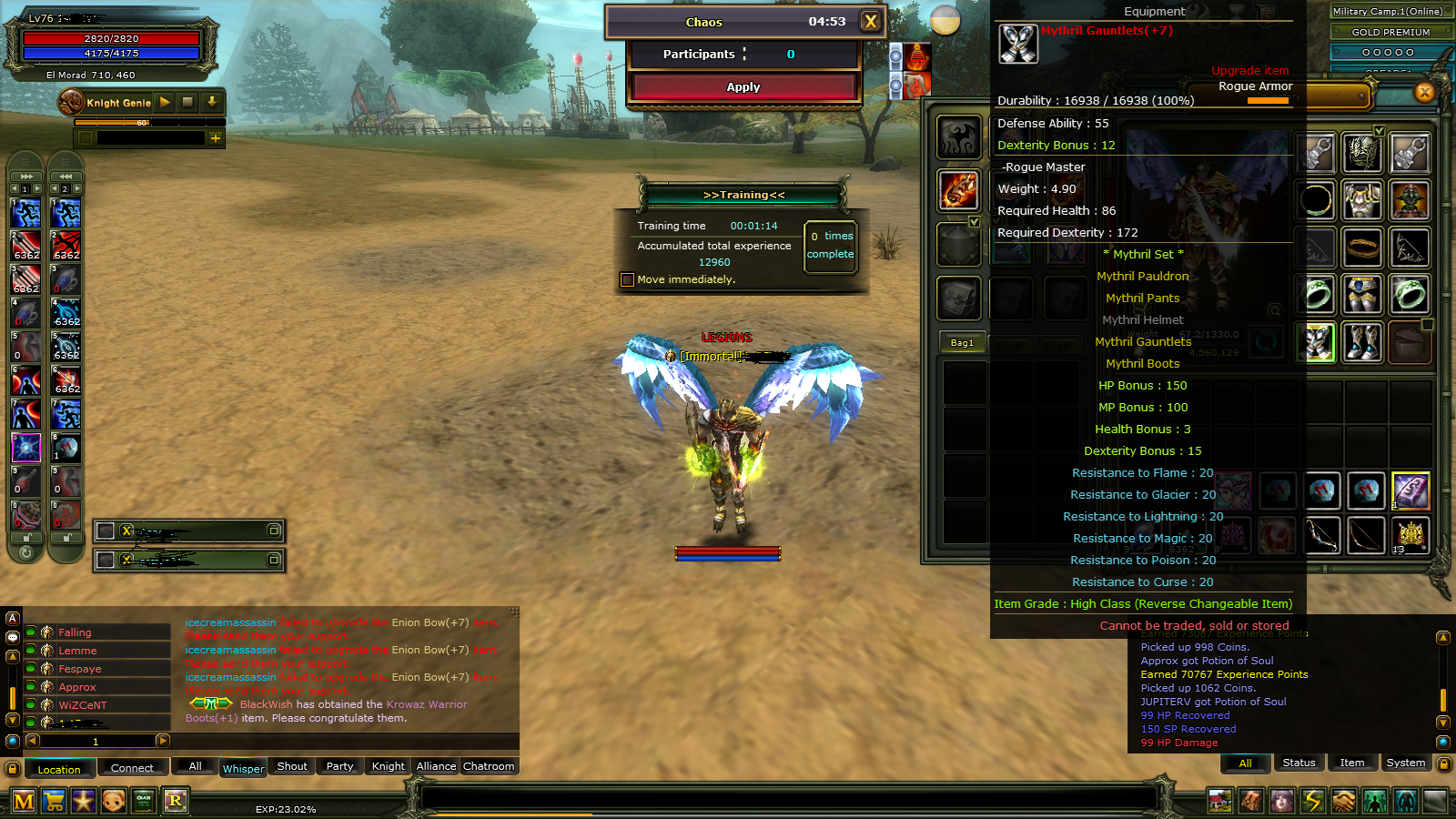Image resolution: width=1456 pixels, height=819 pixels.
Task: Switch to the Whisper chat tab
Action: (x=242, y=768)
